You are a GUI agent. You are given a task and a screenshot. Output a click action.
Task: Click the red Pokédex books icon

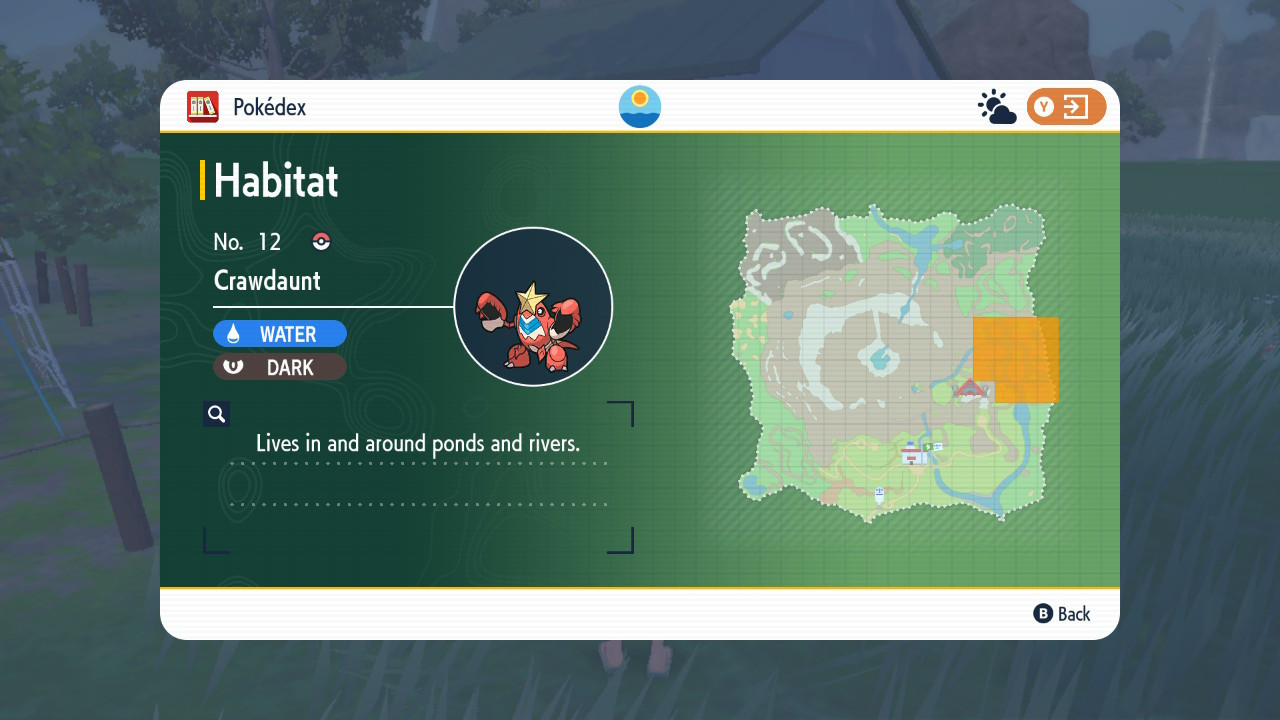(203, 107)
